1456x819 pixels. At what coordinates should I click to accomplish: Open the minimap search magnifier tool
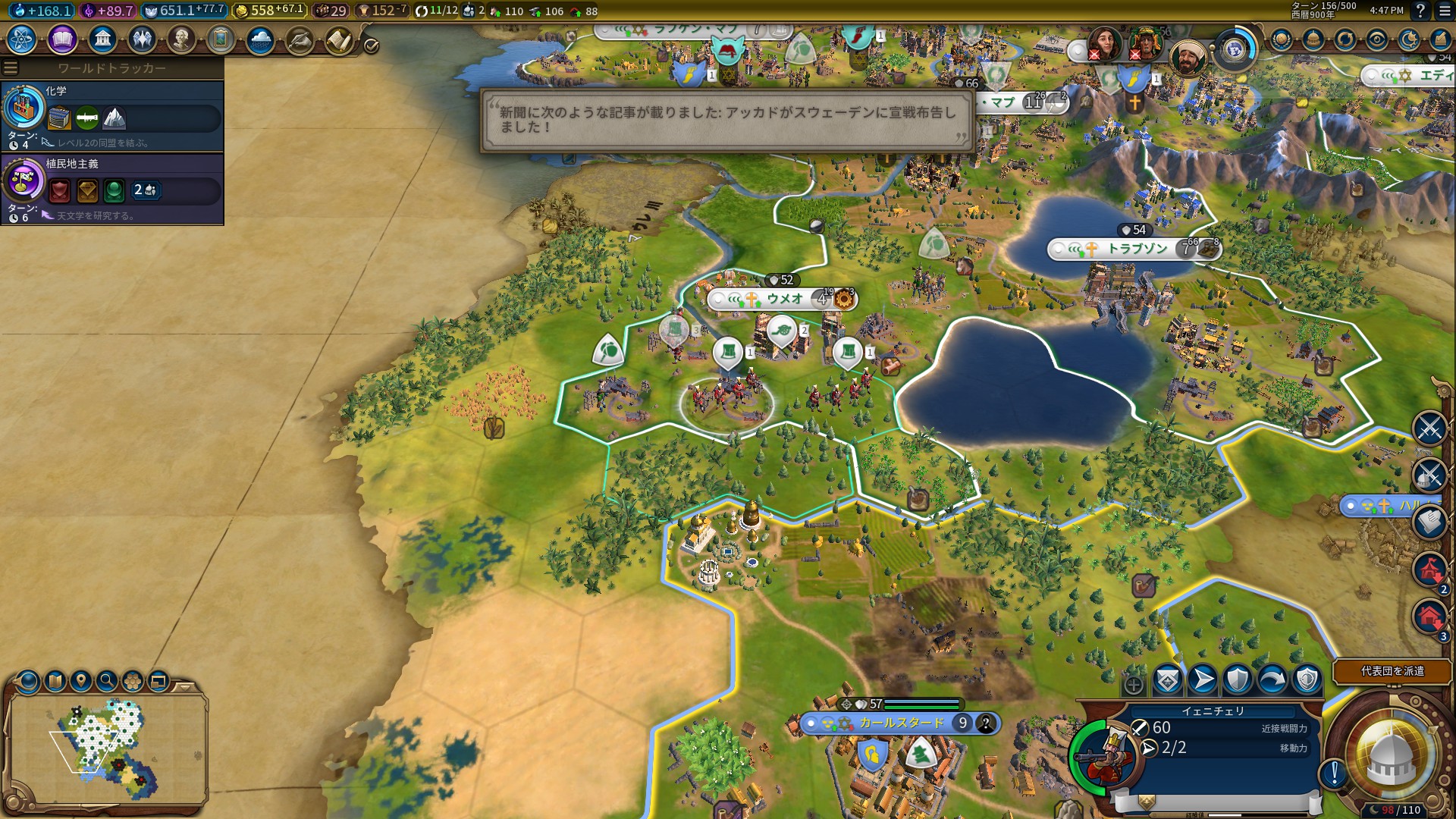107,681
